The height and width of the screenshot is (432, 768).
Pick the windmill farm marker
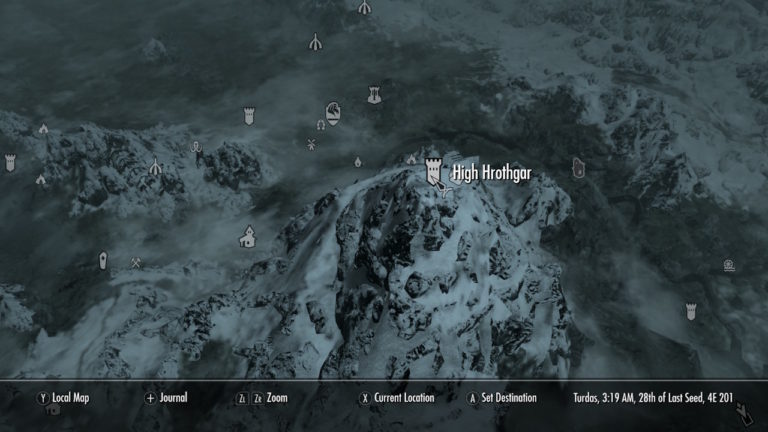pyautogui.click(x=311, y=145)
